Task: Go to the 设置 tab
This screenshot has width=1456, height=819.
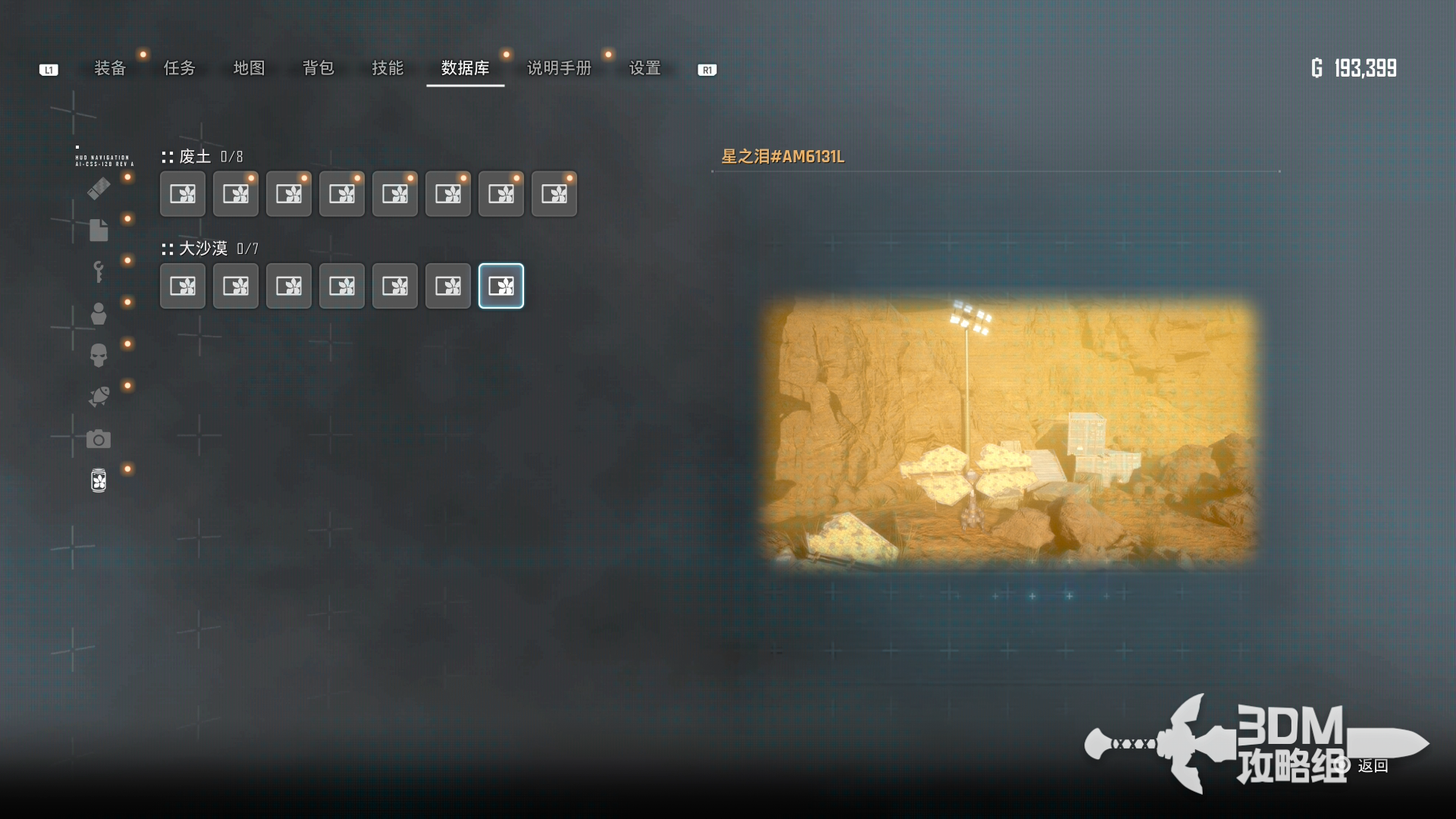Action: click(645, 68)
